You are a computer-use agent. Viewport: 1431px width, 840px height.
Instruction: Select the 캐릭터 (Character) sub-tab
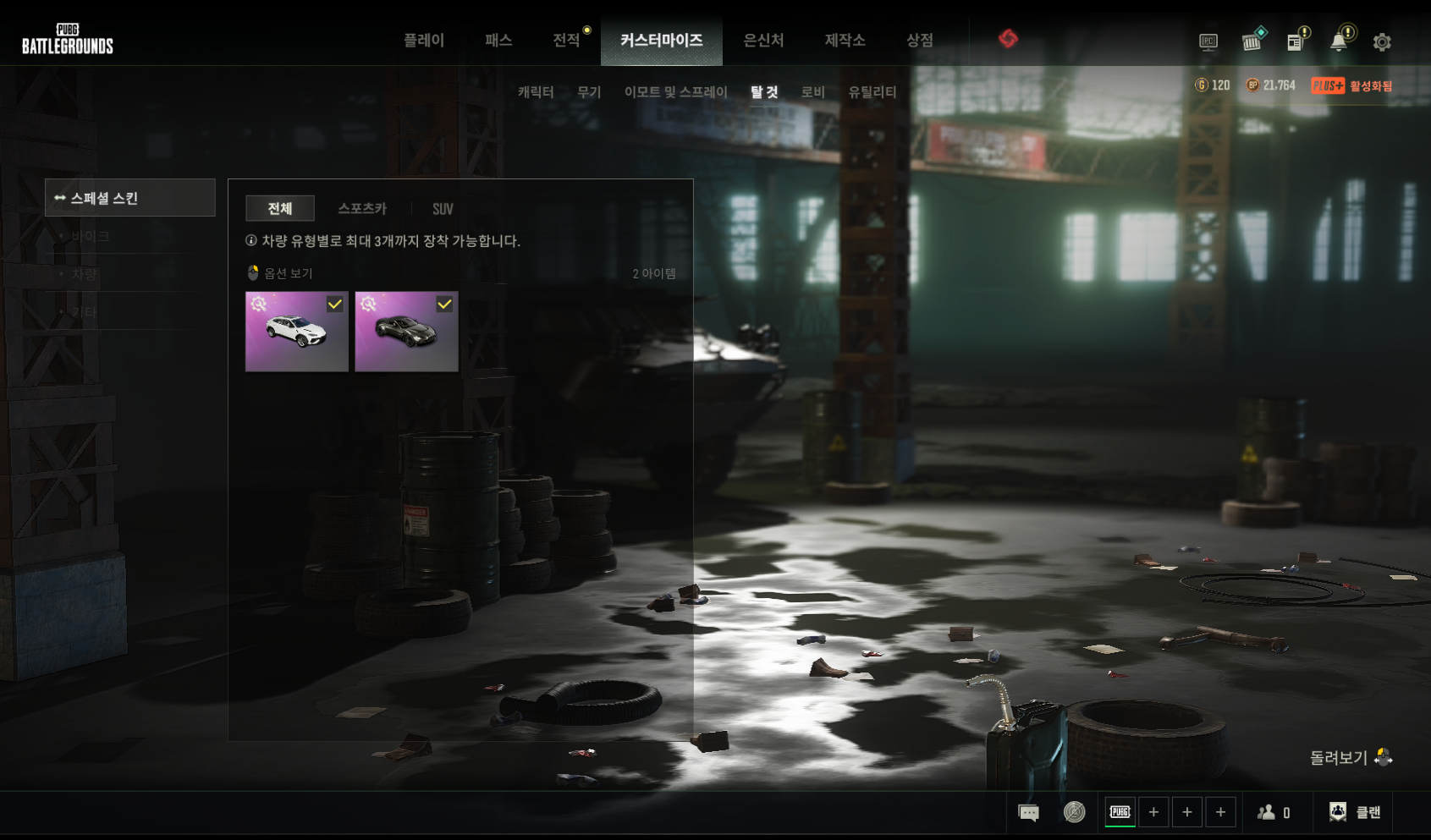(x=536, y=92)
